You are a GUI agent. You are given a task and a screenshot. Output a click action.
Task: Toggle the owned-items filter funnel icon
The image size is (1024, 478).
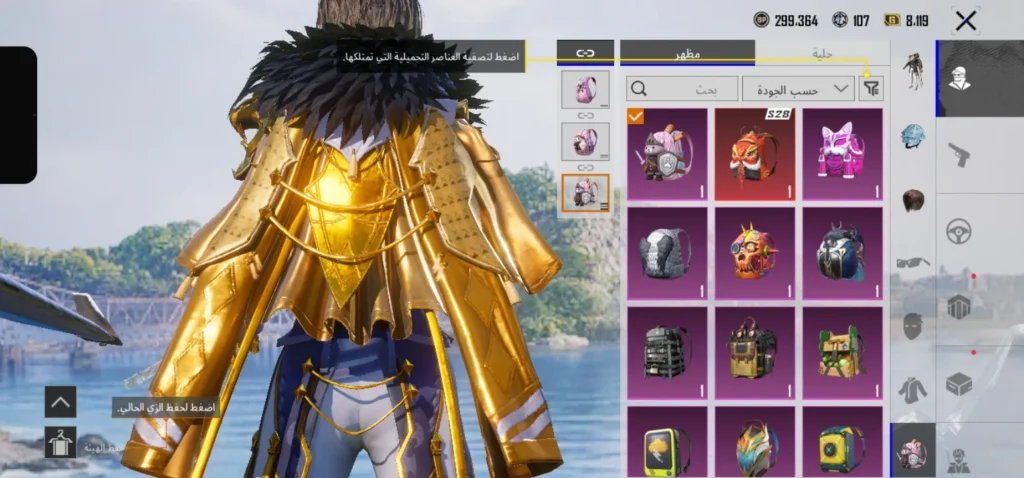click(872, 89)
